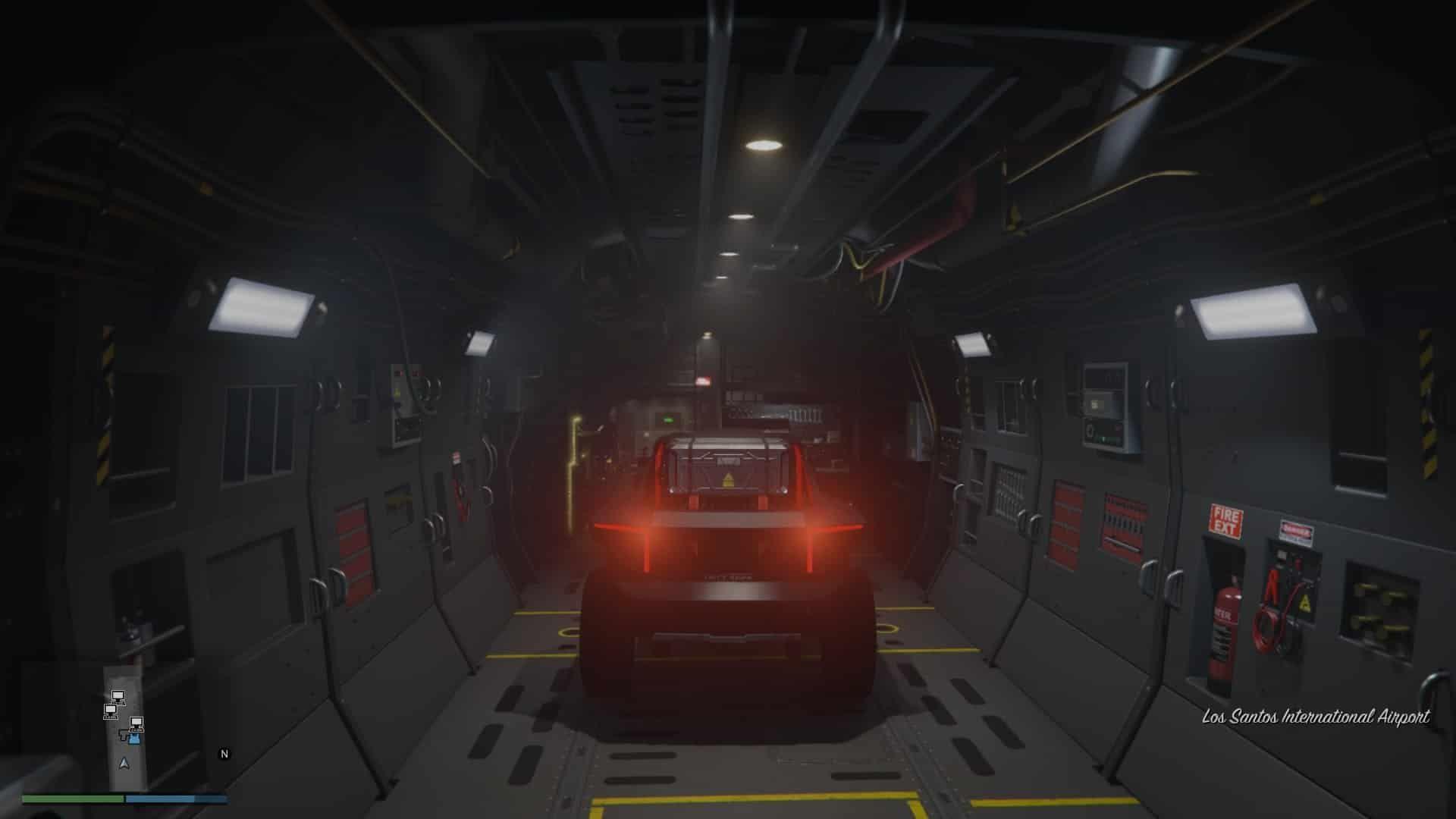Screen dimensions: 1456x819
Task: Click the FIRE EXT sign label
Action: (x=1226, y=521)
